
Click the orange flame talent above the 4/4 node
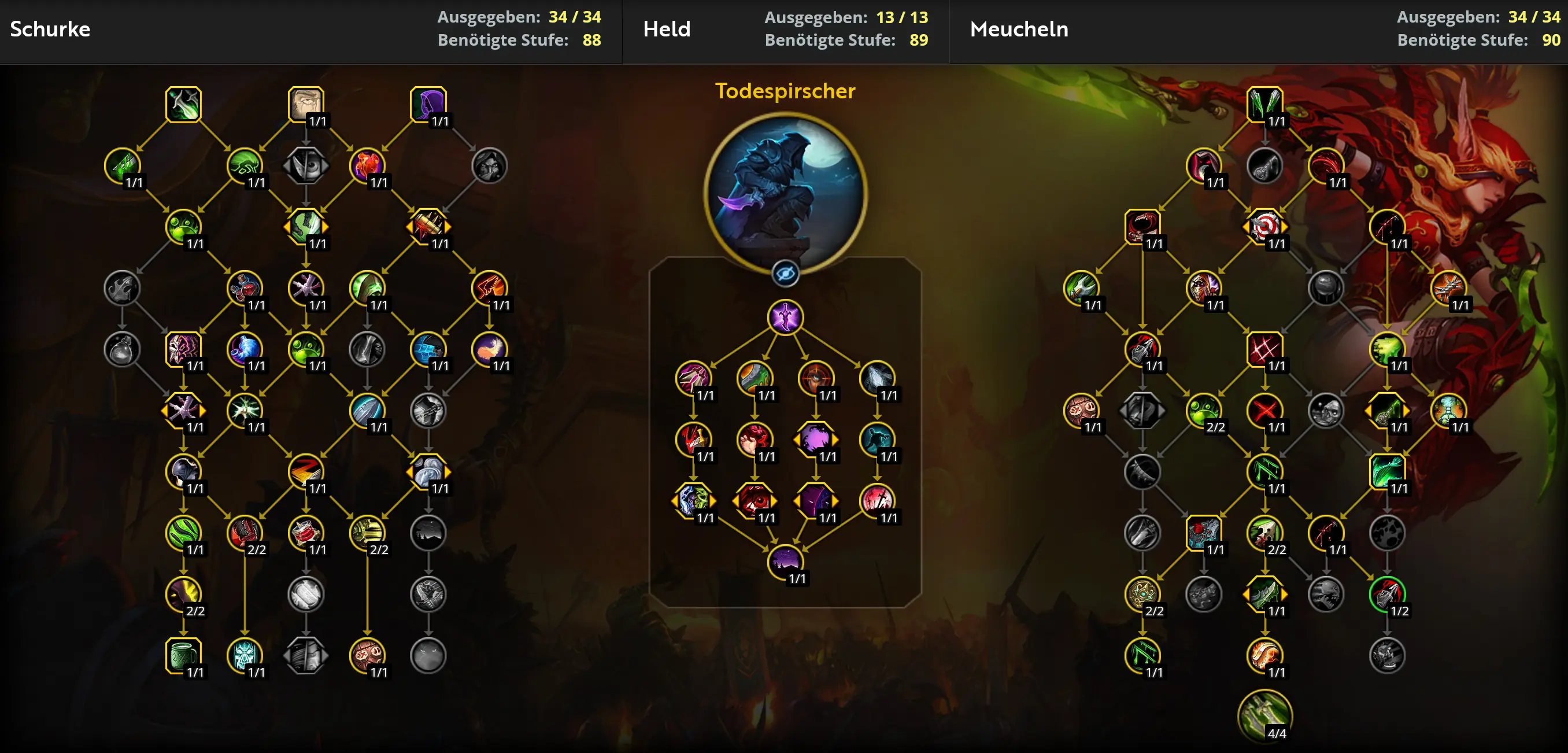pyautogui.click(x=1265, y=655)
